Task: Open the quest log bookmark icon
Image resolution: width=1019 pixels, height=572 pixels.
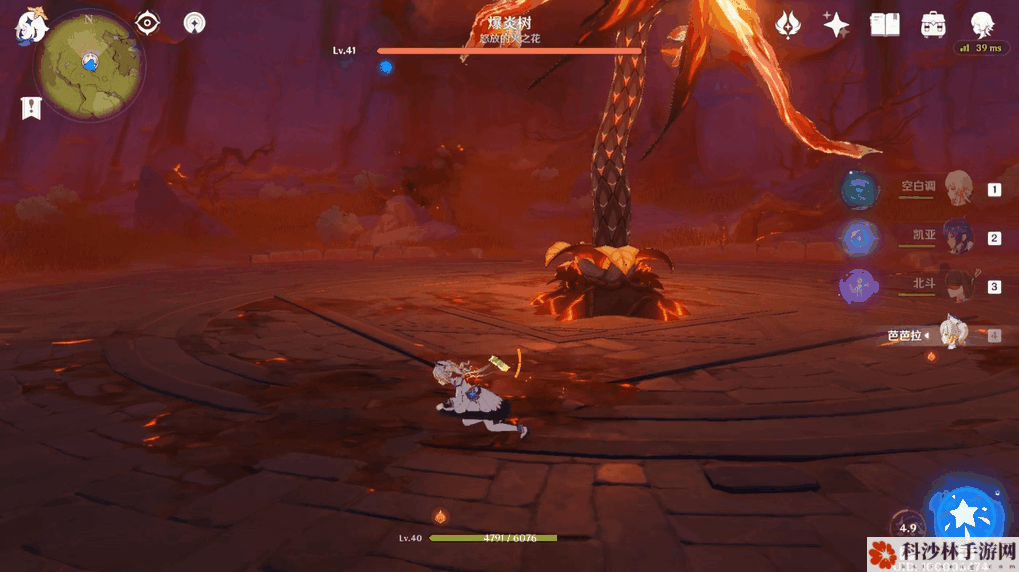Action: point(31,108)
